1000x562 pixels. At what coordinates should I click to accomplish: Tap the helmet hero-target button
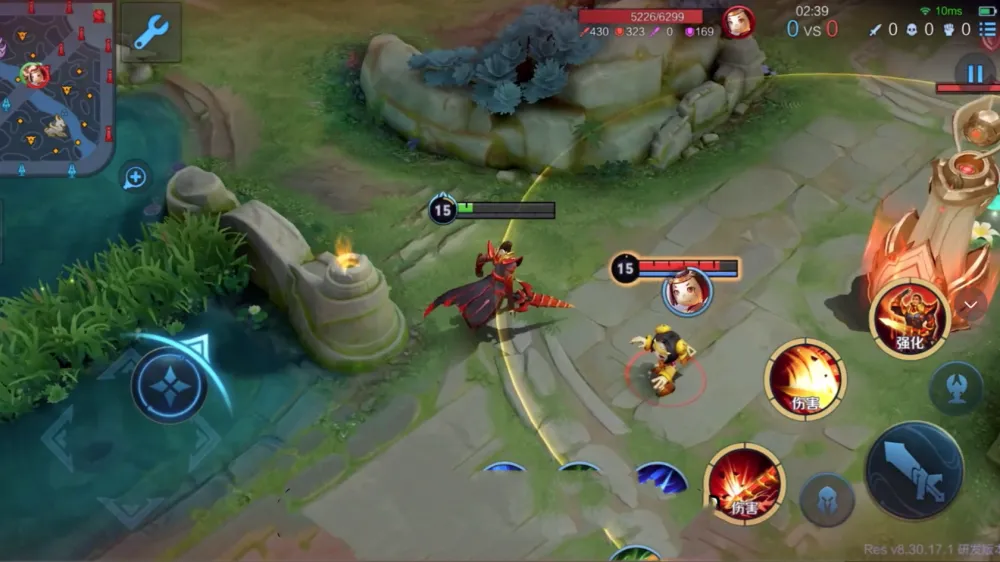(827, 499)
